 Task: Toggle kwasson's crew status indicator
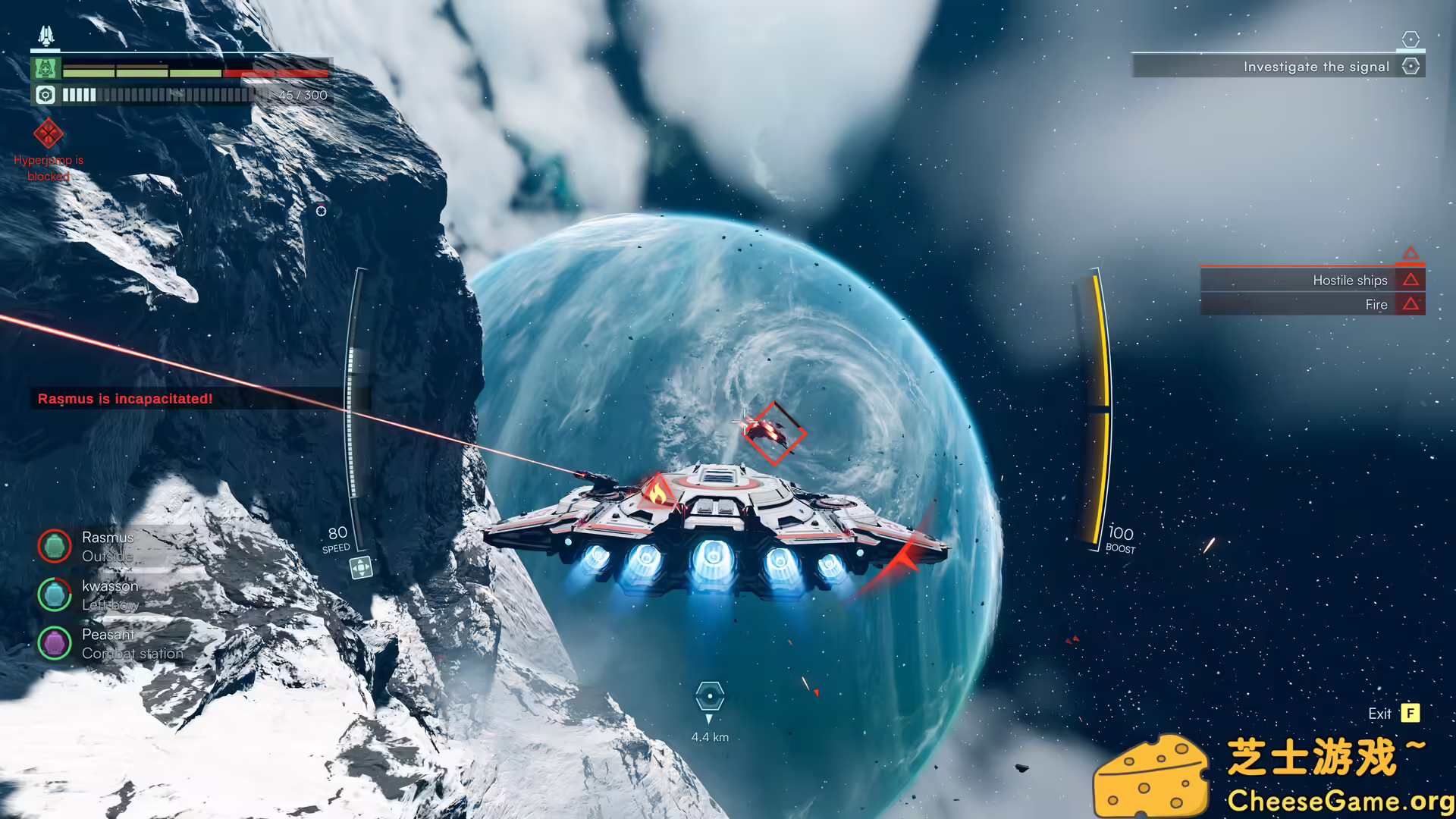55,595
